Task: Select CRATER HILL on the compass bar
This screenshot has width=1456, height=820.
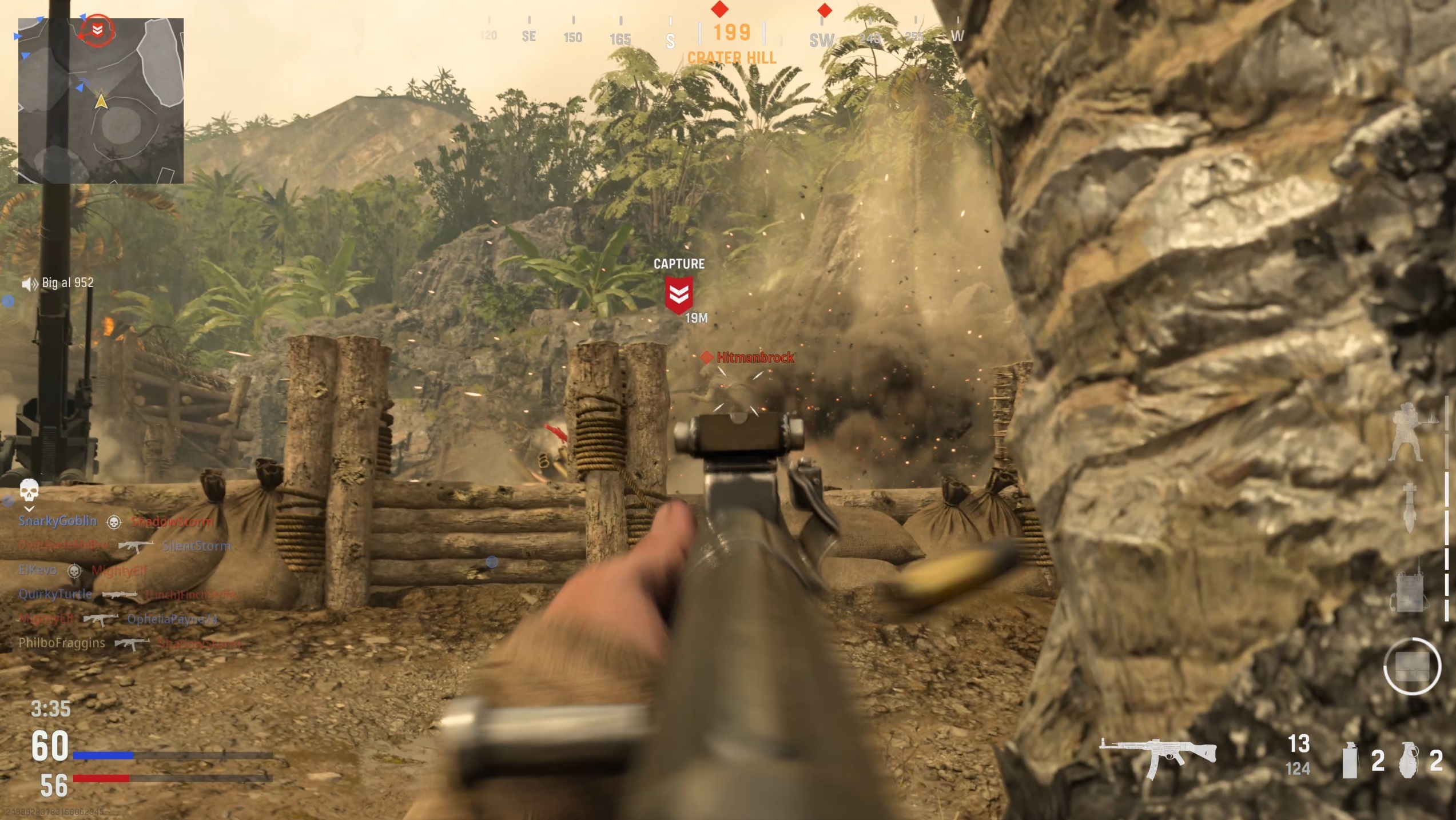Action: coord(731,58)
